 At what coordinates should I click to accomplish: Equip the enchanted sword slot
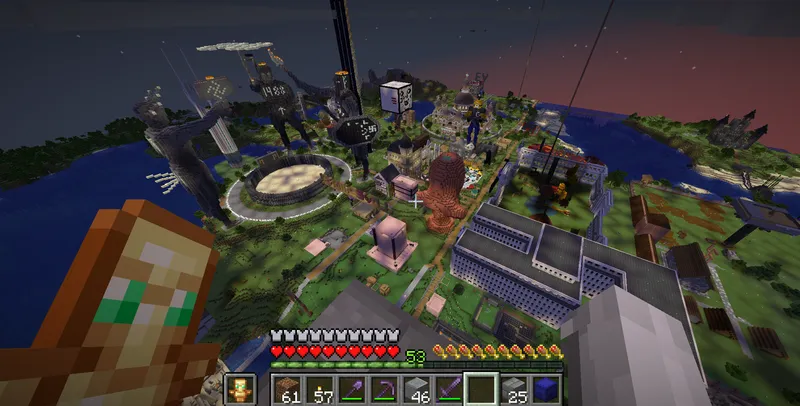449,389
